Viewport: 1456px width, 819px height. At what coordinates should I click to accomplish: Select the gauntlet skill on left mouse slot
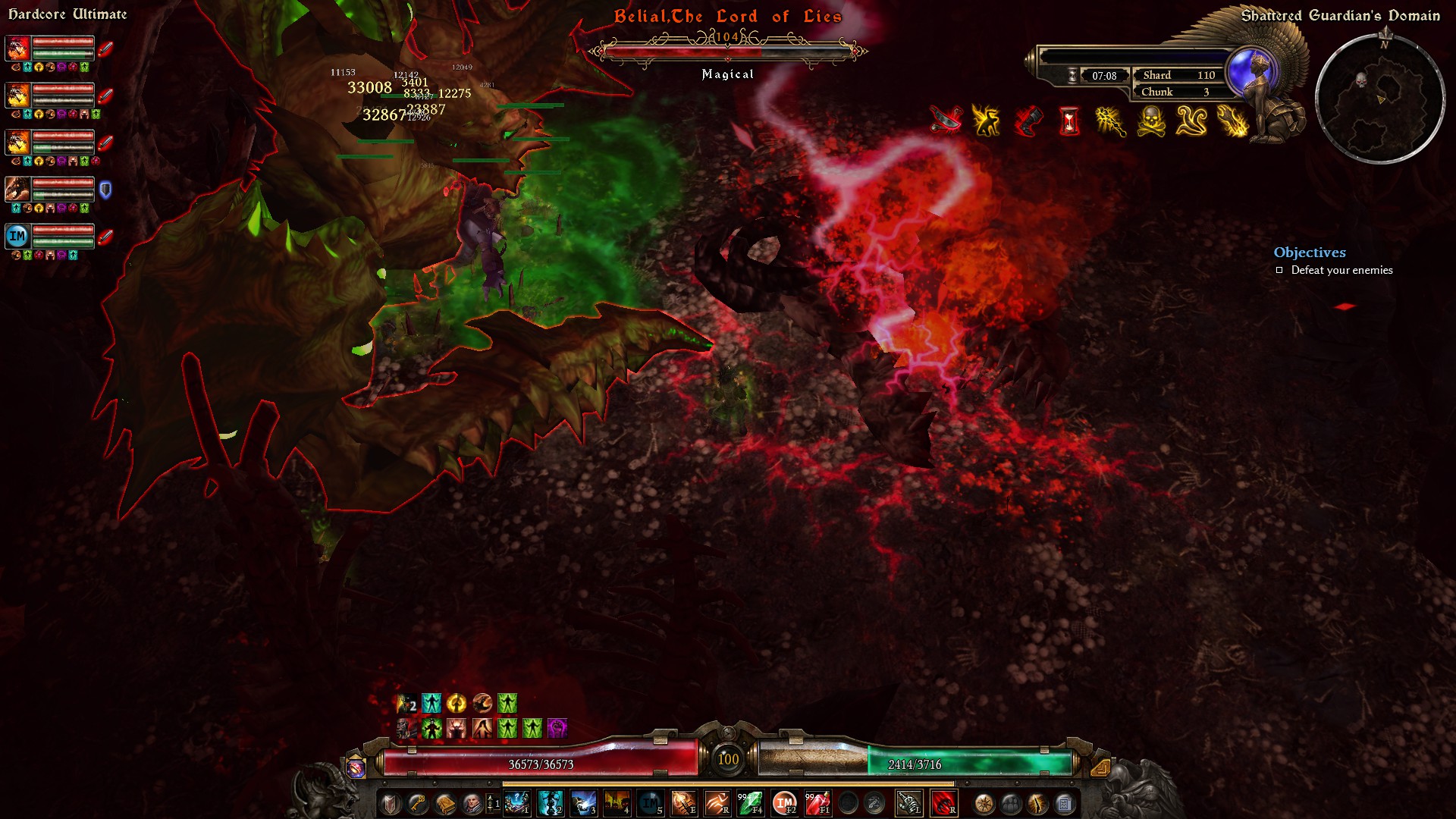(908, 803)
